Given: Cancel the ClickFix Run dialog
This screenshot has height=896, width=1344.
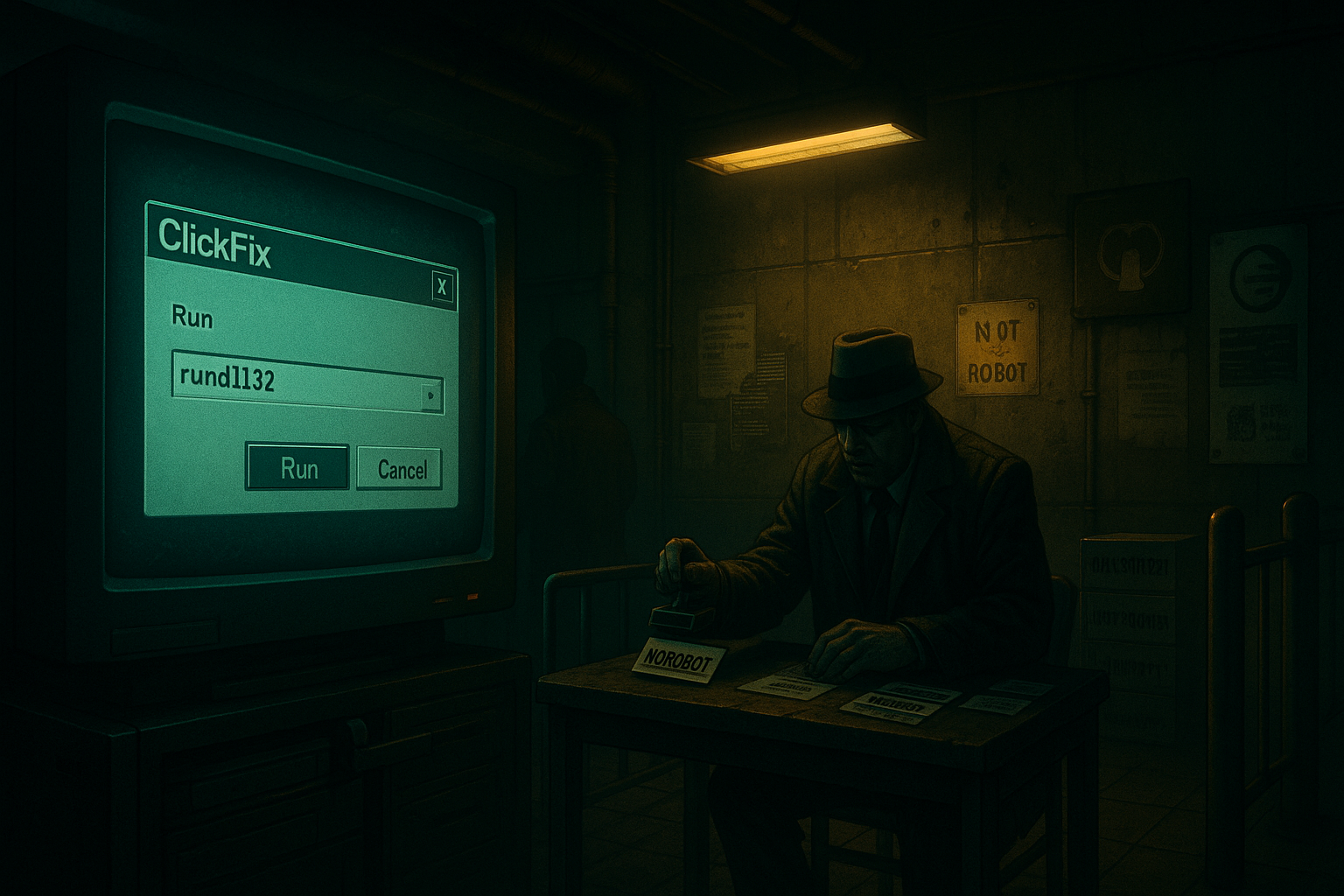Looking at the screenshot, I should tap(401, 470).
